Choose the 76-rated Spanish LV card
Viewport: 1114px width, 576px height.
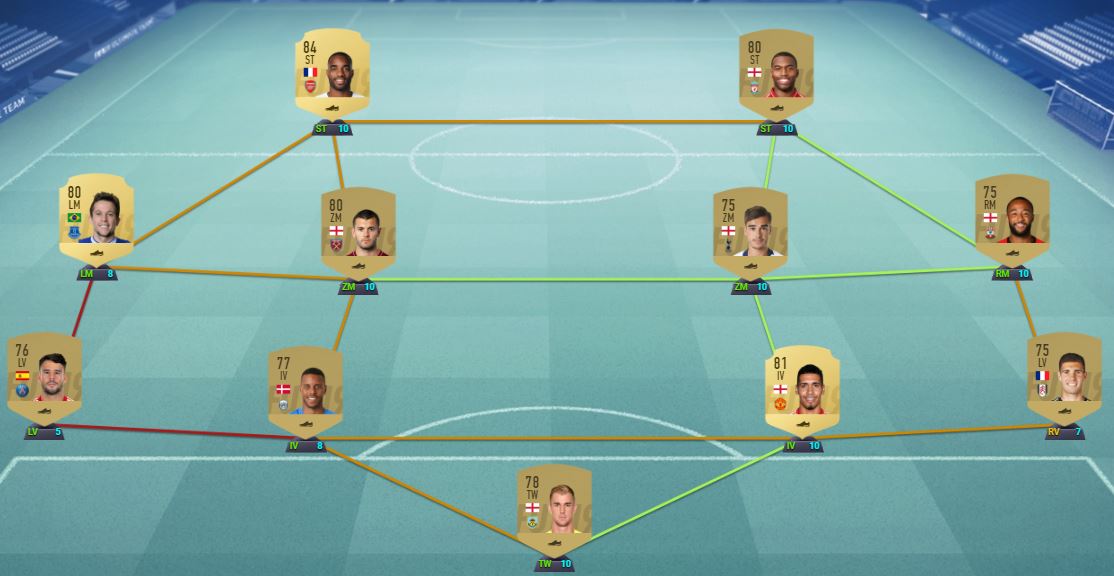44,378
